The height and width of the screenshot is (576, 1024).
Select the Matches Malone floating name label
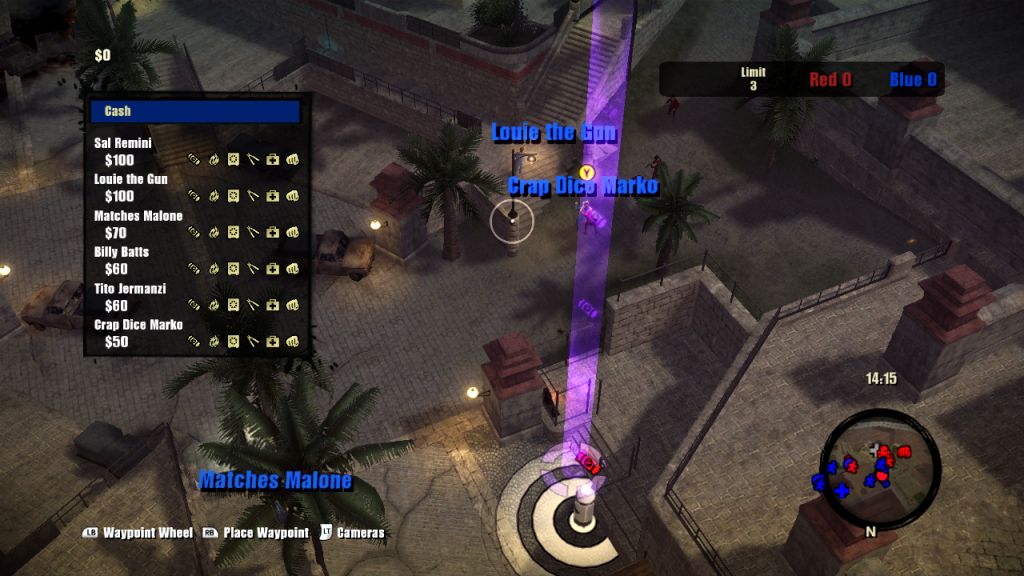point(275,481)
